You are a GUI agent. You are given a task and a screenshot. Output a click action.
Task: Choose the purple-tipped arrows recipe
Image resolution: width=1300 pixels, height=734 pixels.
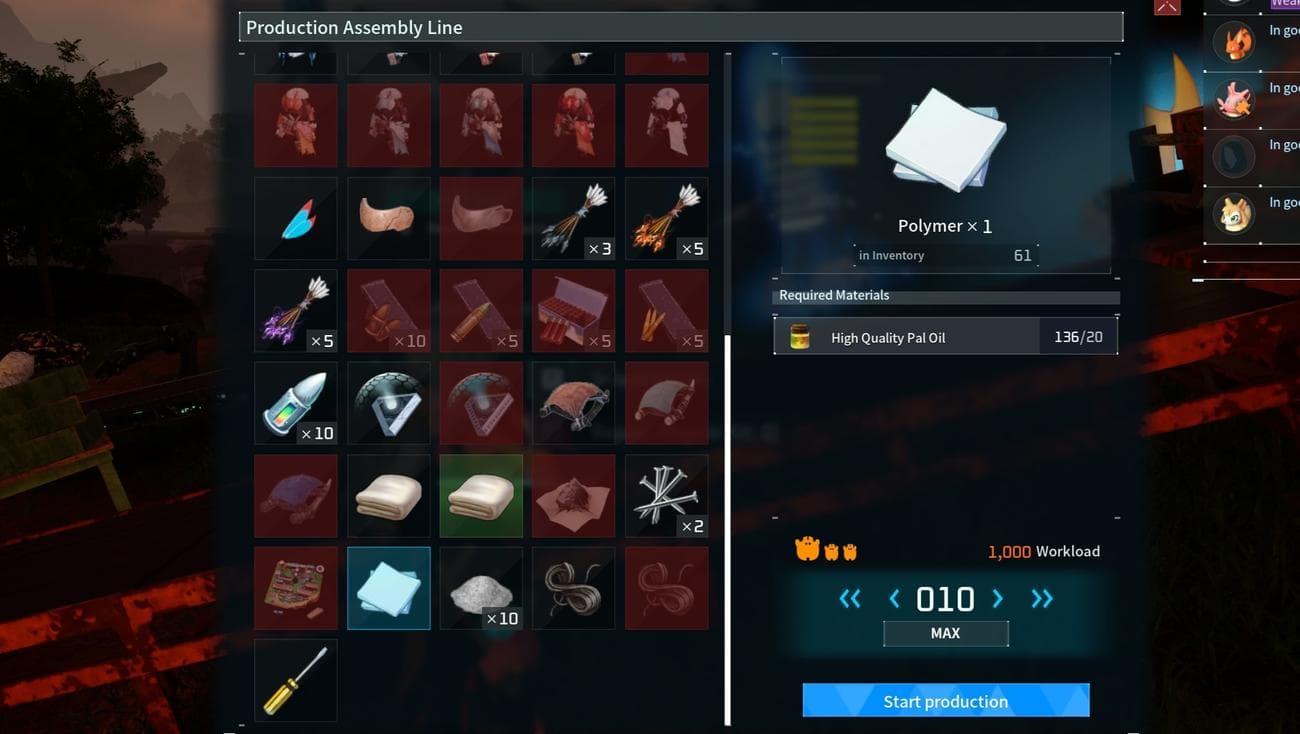pos(296,311)
